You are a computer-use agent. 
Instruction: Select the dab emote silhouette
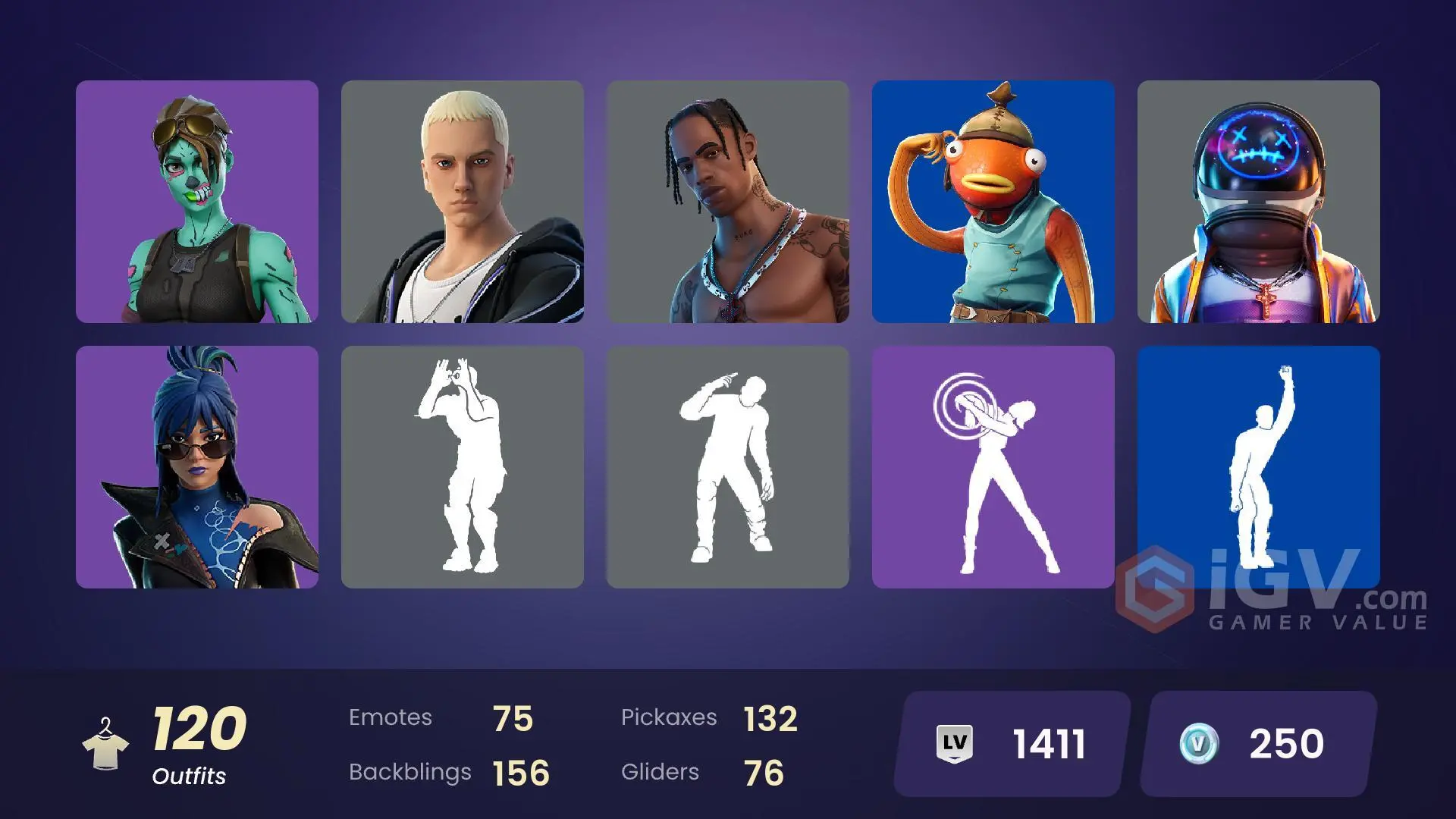tap(728, 466)
